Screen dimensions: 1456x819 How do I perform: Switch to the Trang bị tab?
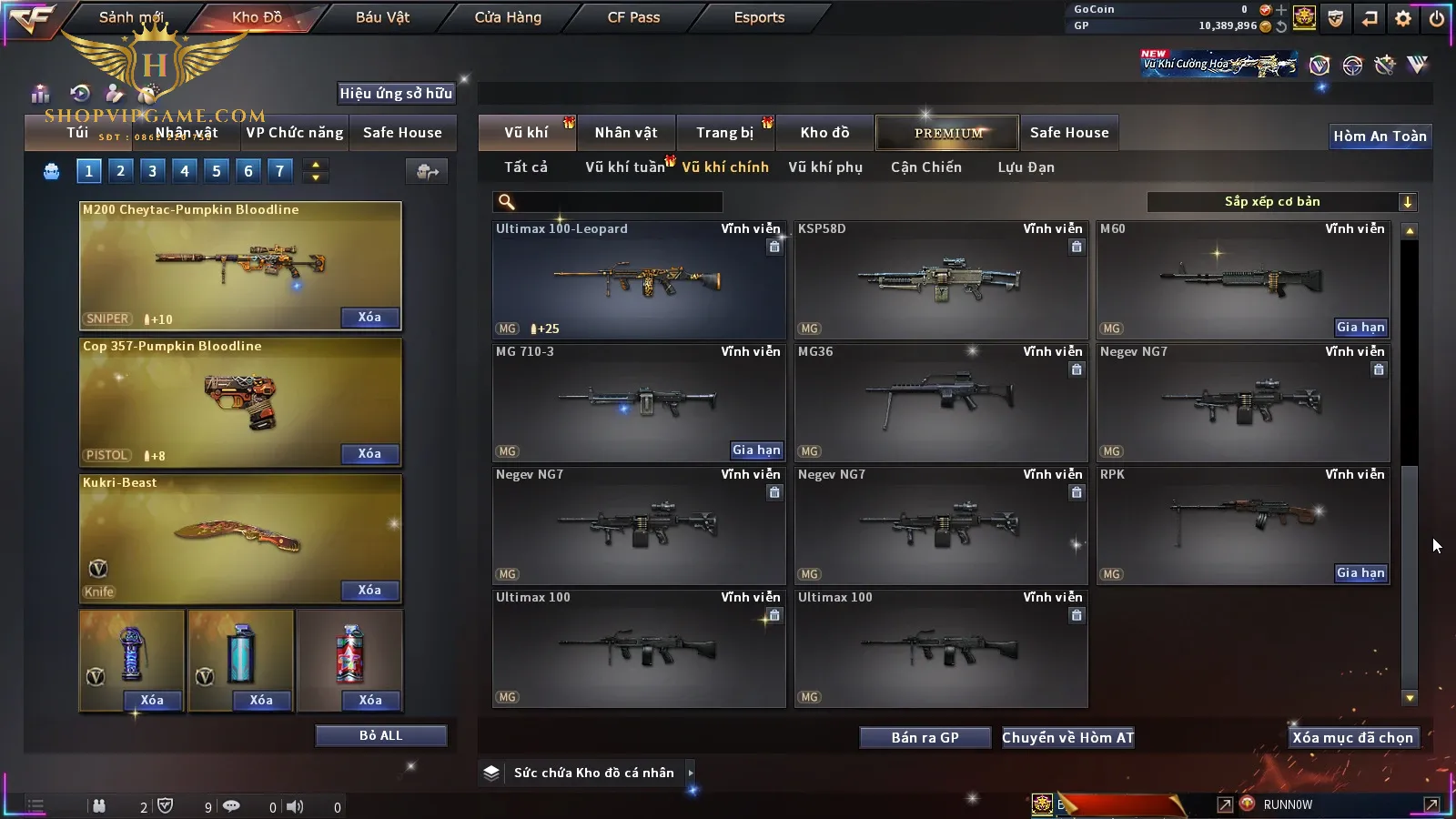724,133
